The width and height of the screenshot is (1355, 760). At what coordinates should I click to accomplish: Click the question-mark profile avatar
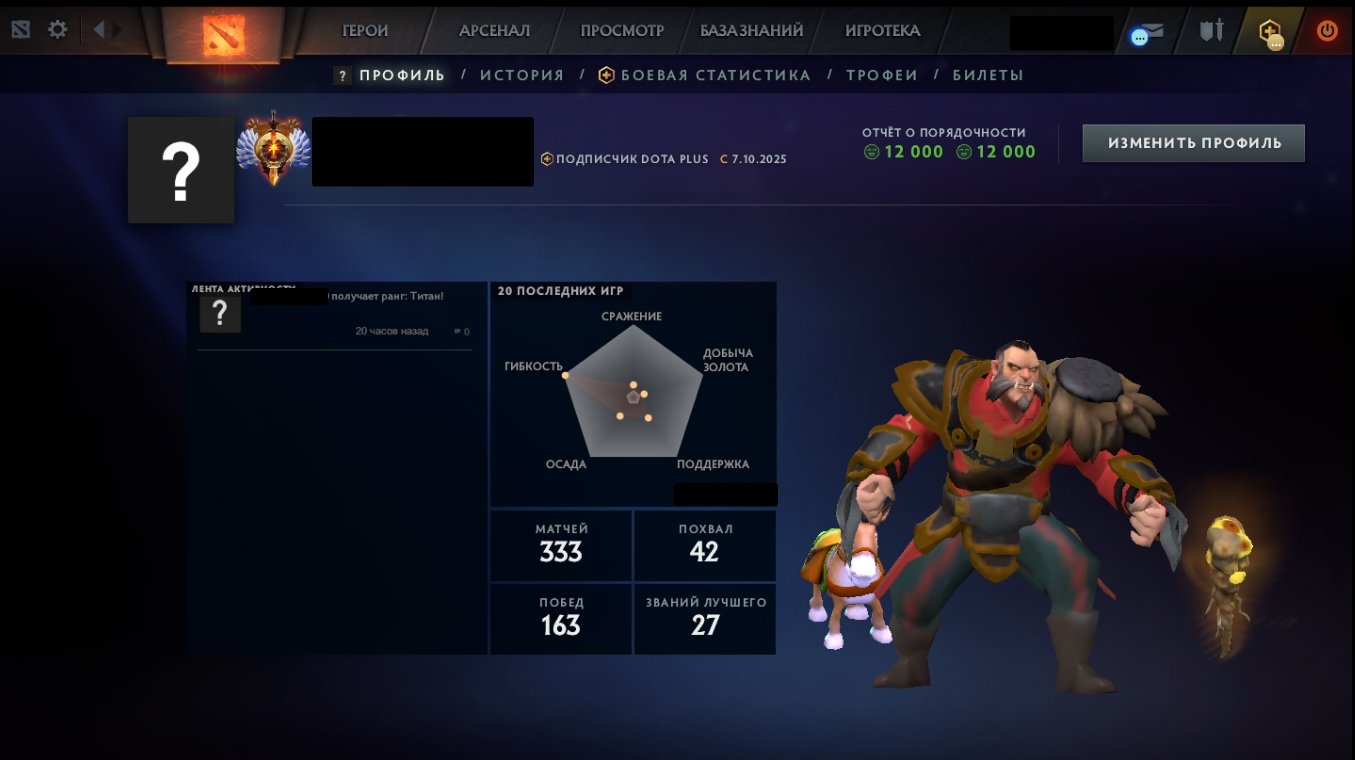[180, 169]
